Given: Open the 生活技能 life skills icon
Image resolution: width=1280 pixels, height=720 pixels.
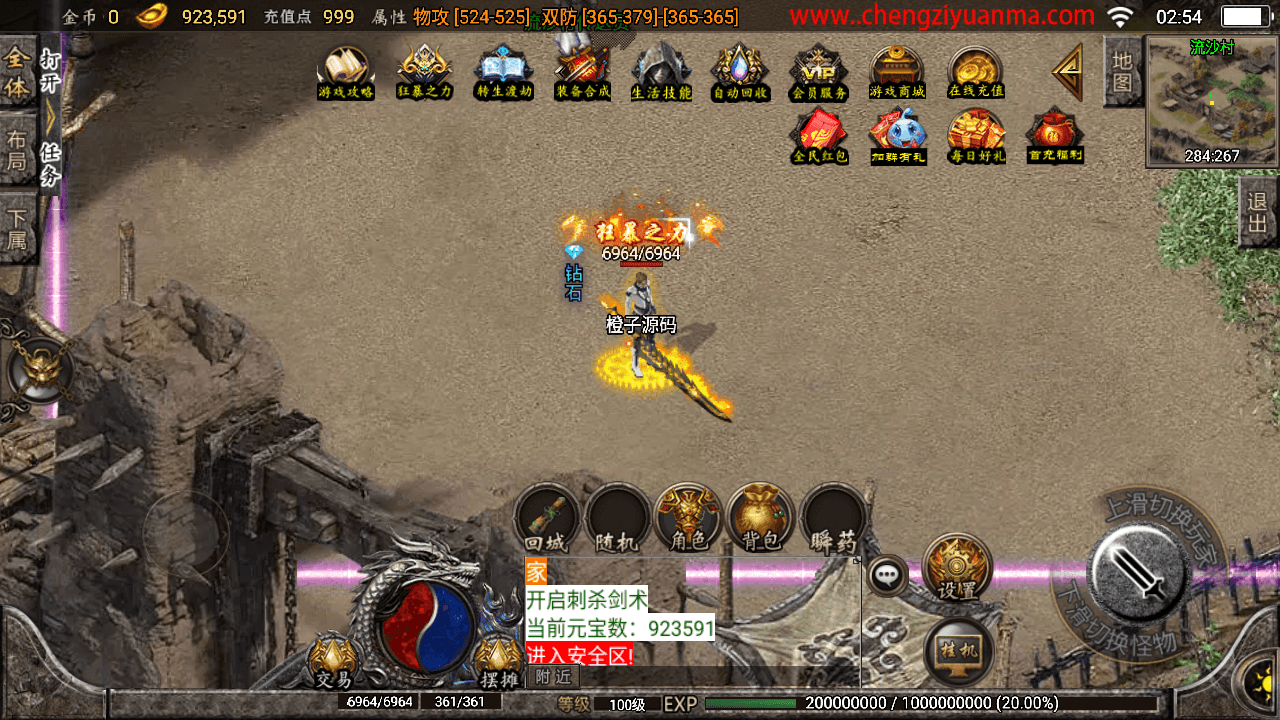Looking at the screenshot, I should pos(661,72).
